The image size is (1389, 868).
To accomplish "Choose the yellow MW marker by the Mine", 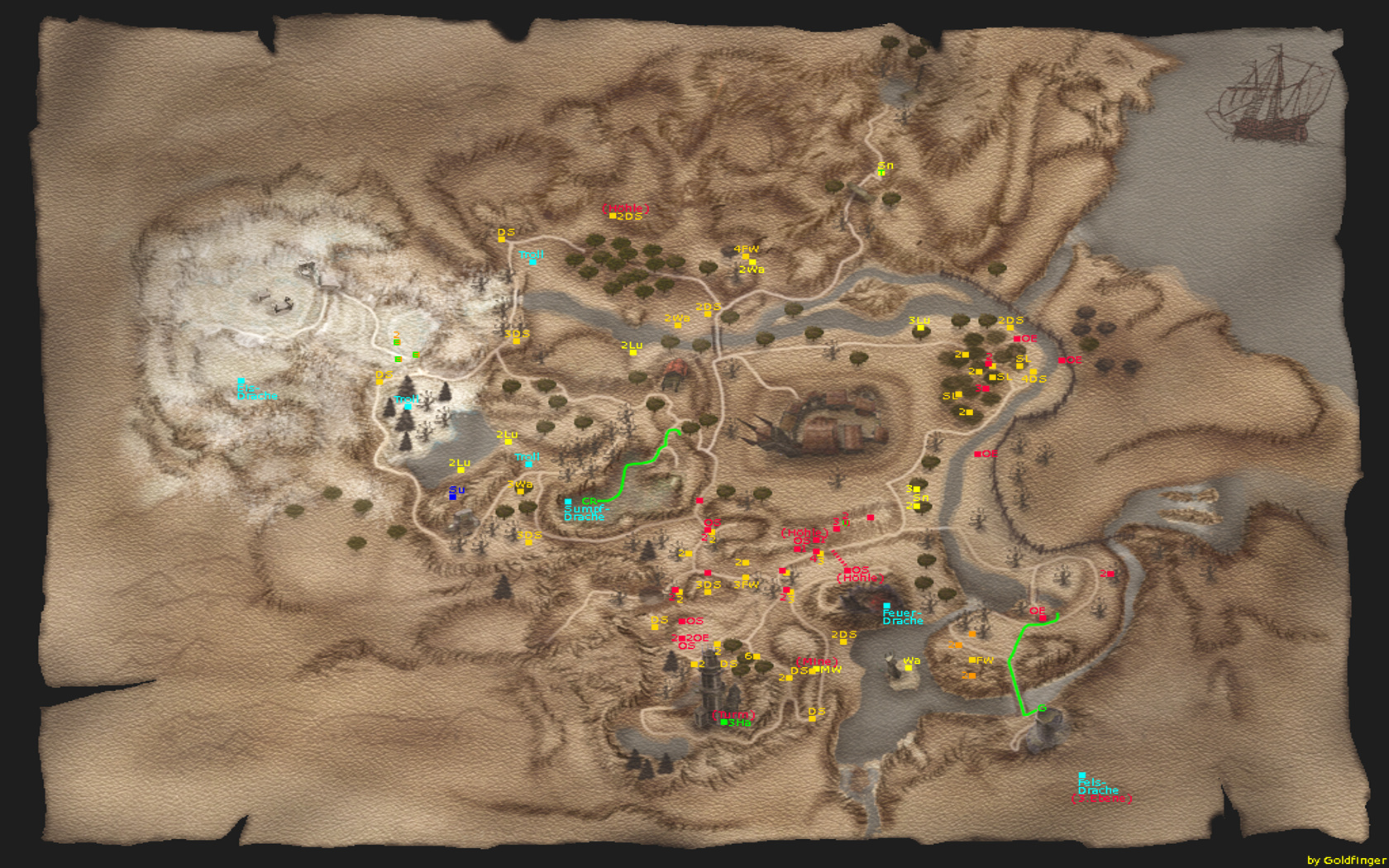I will coord(814,670).
